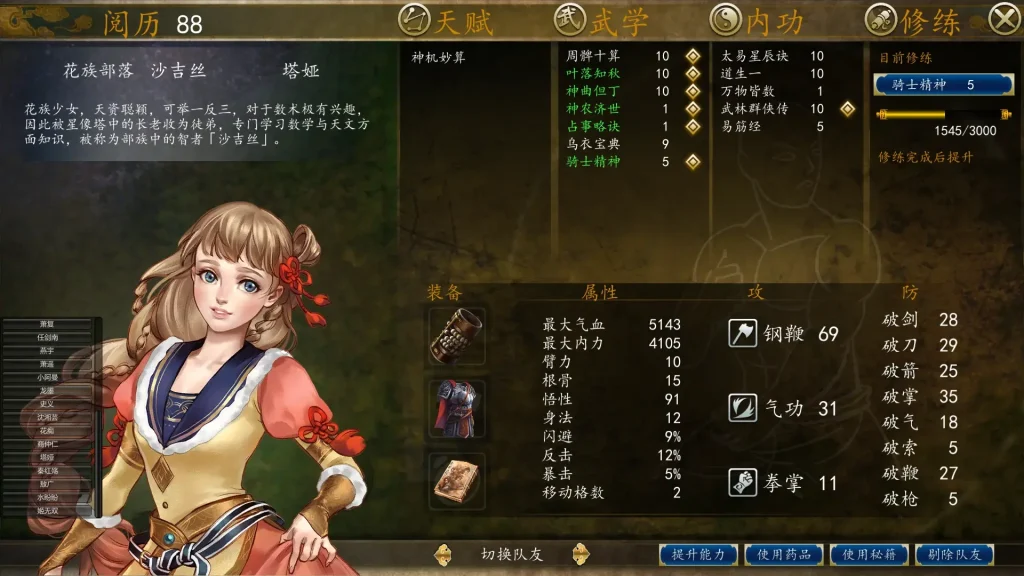Select the equipped weapon slot
The height and width of the screenshot is (576, 1024).
(x=458, y=335)
